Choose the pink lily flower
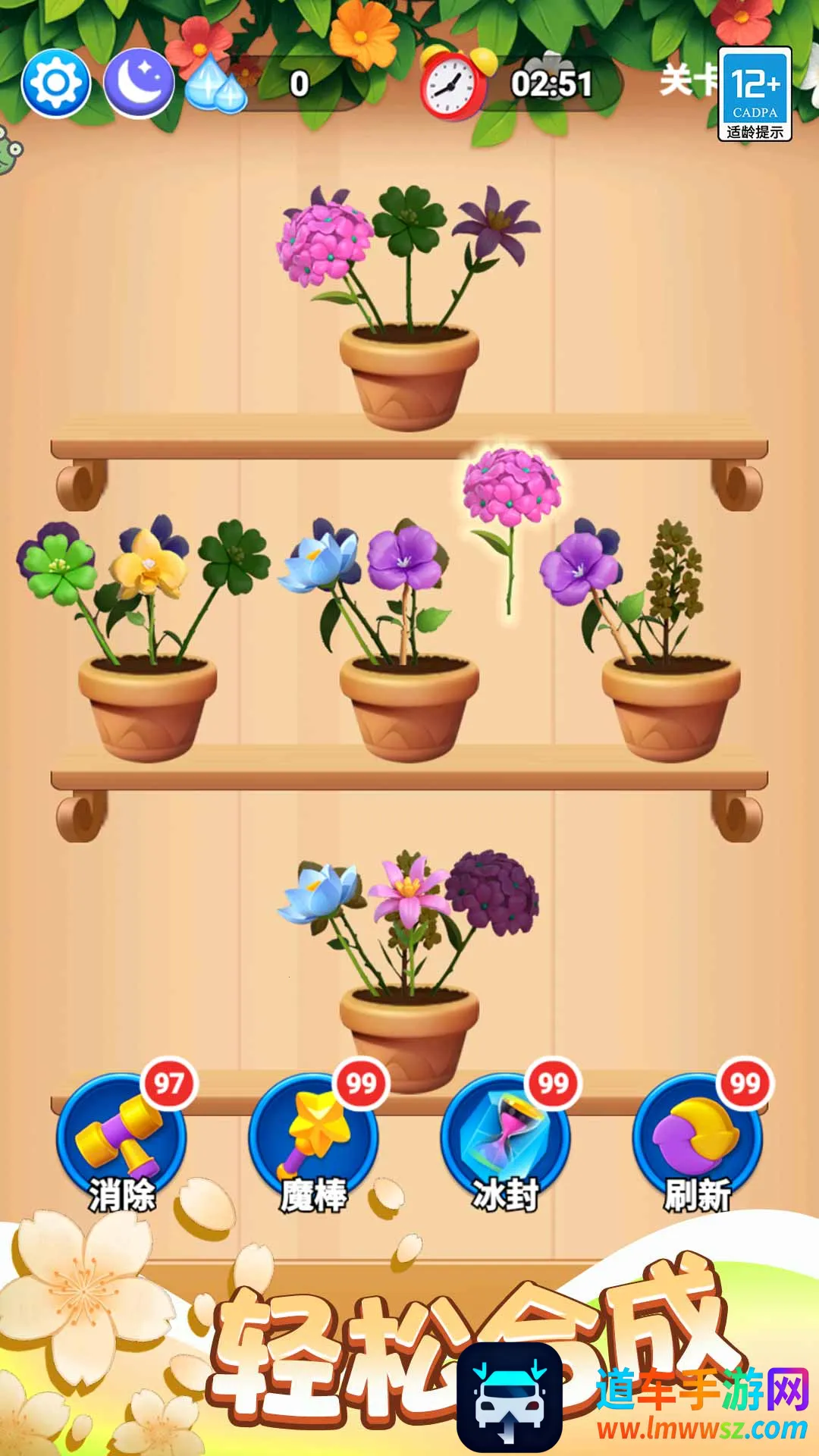This screenshot has width=819, height=1456. pos(409,892)
